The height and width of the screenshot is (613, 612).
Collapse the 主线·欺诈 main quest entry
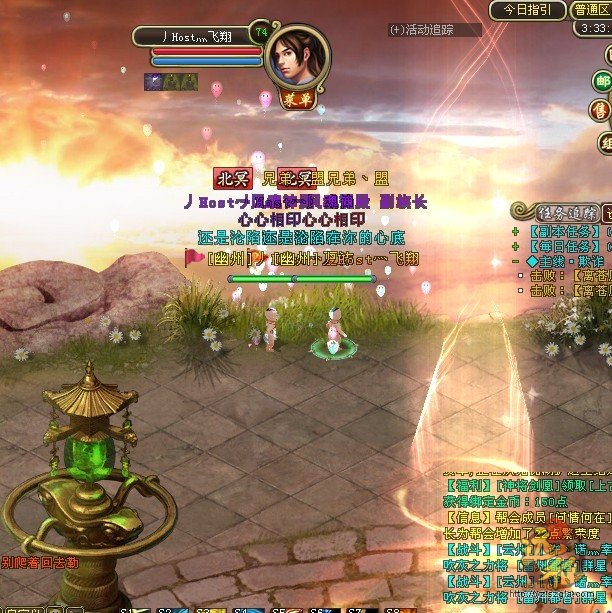[x=516, y=261]
